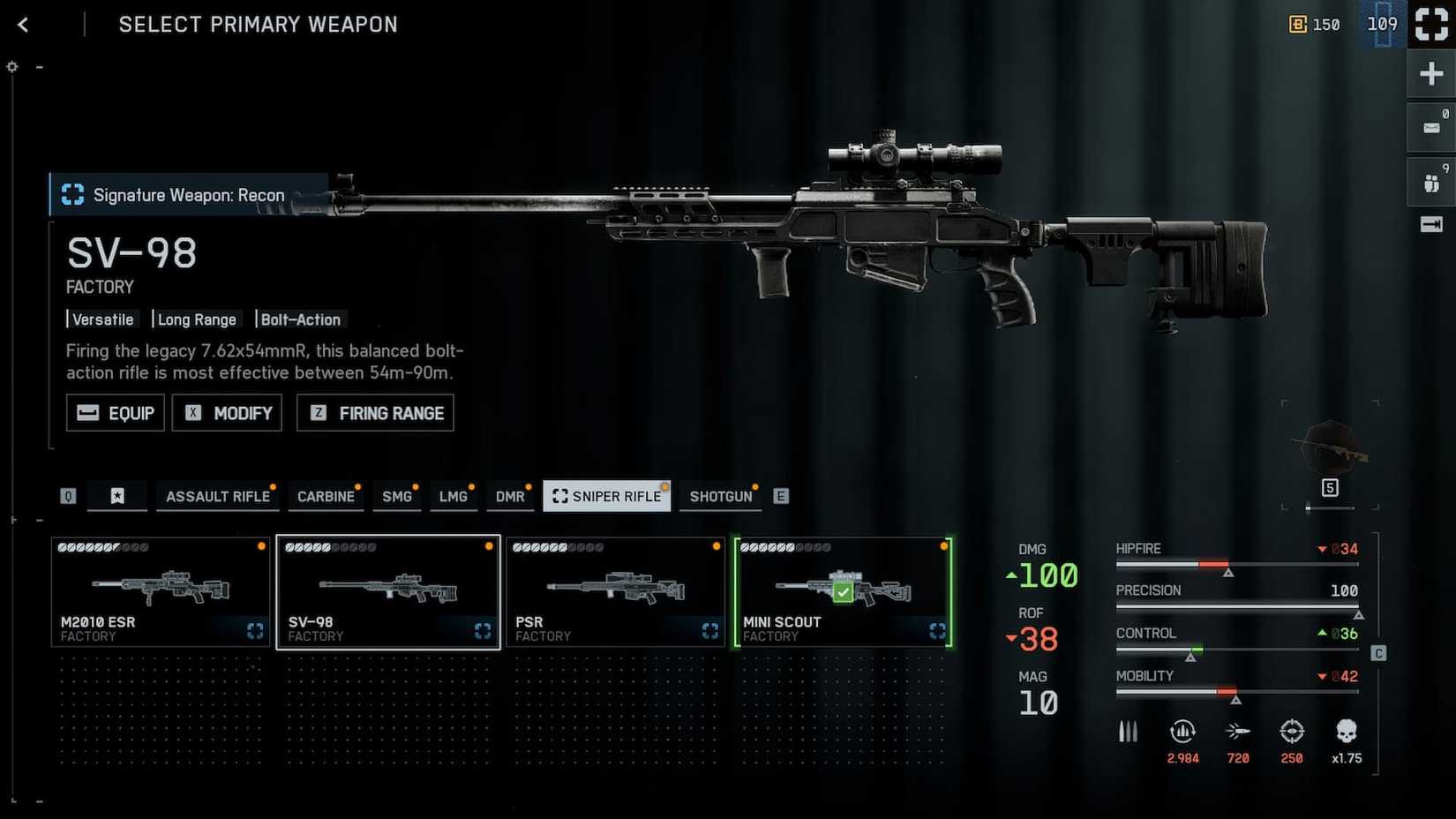Click the skull headshot multiplier icon x1.75

[x=1346, y=732]
